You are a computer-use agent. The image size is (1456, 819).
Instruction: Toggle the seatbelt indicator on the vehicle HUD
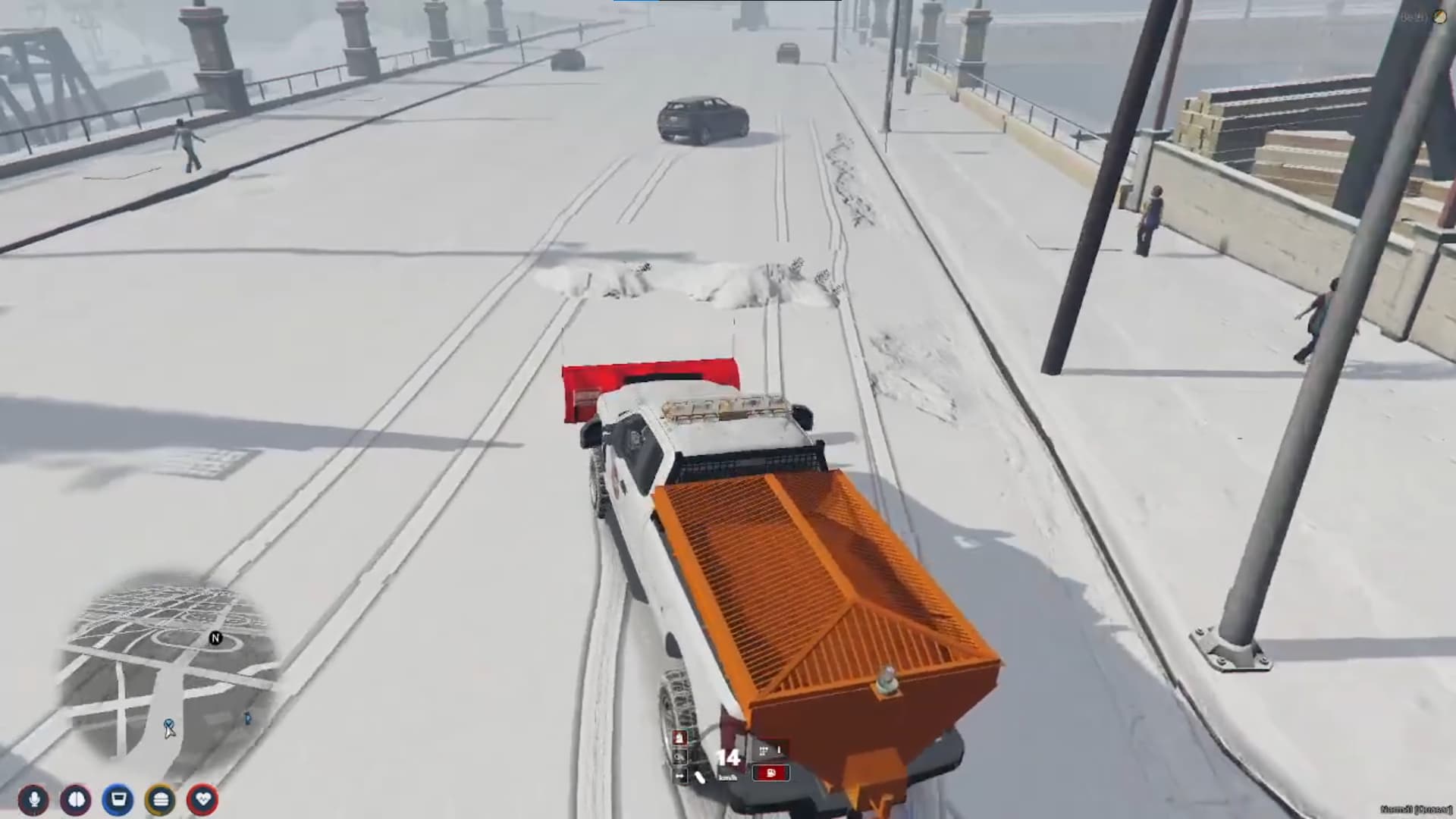tap(680, 737)
